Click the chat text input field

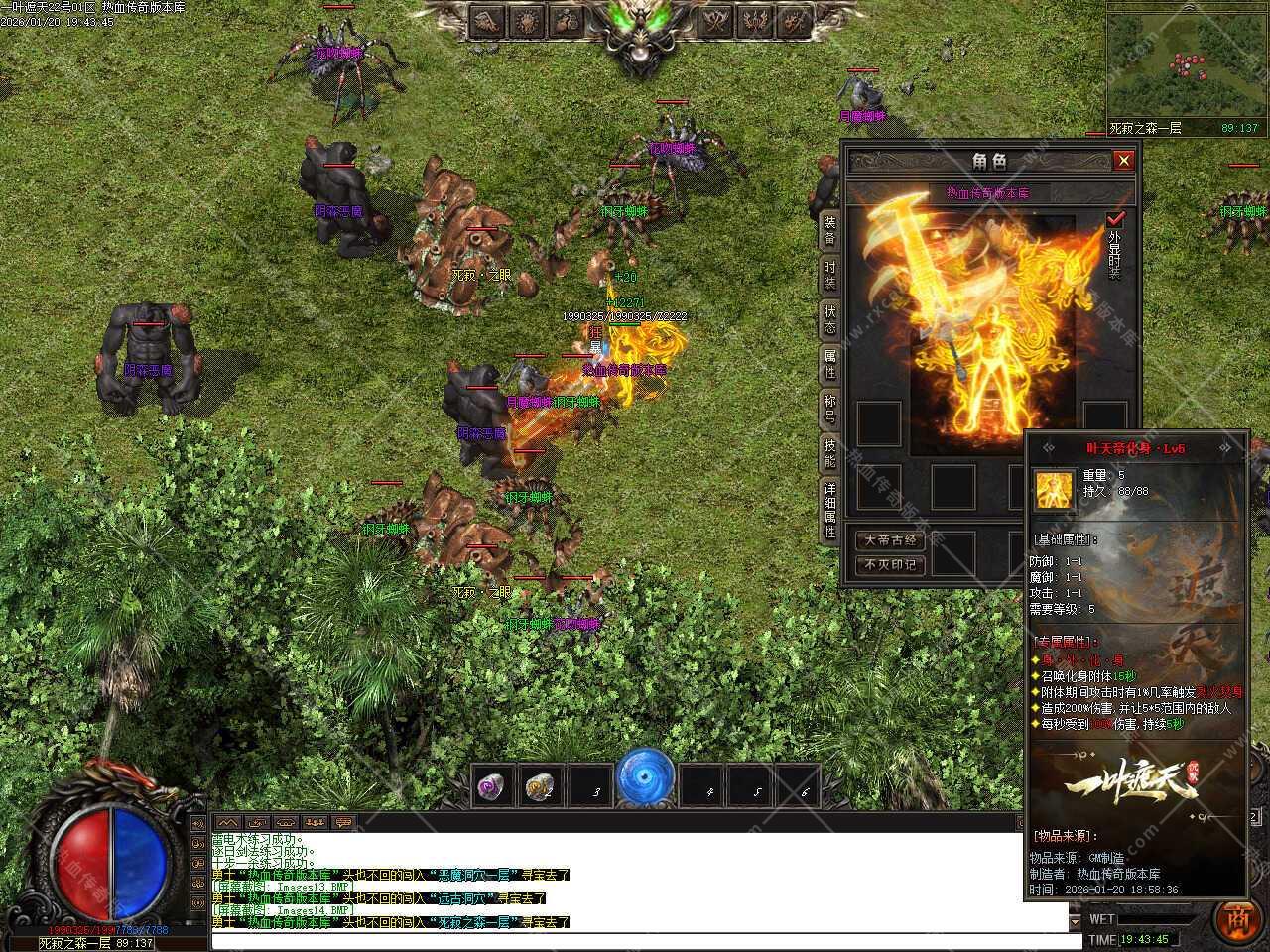click(x=635, y=939)
